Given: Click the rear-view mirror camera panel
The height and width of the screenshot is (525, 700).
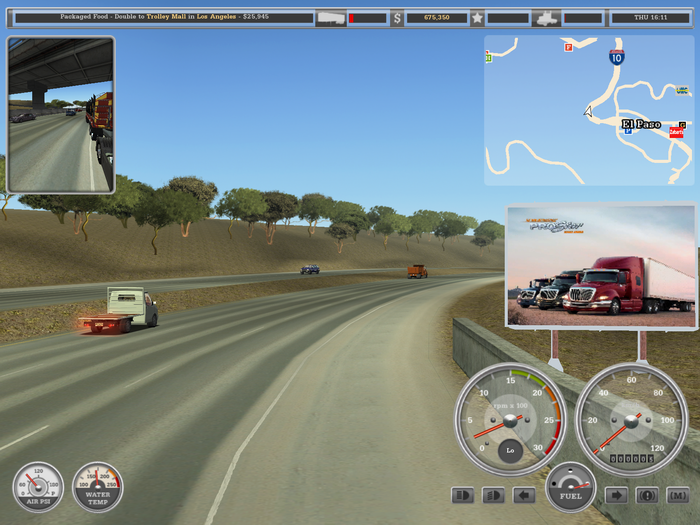Looking at the screenshot, I should 61,115.
